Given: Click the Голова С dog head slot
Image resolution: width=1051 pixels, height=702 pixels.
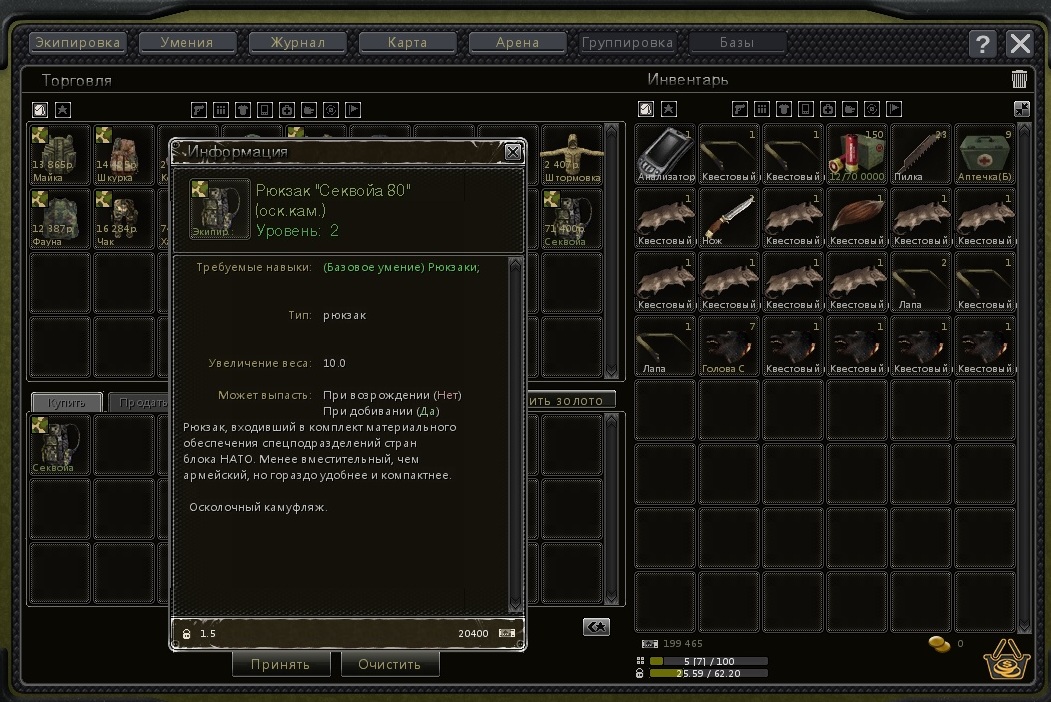Looking at the screenshot, I should click(729, 347).
